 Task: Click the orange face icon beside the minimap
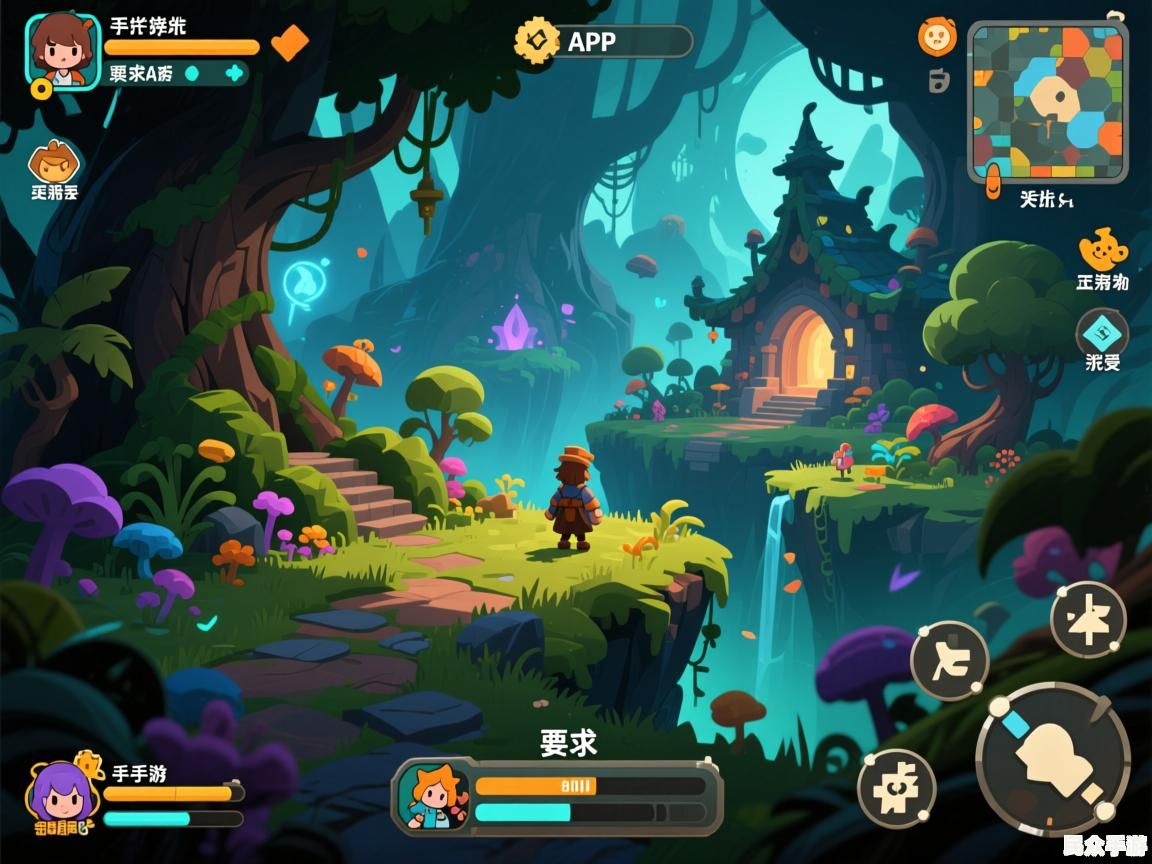937,38
